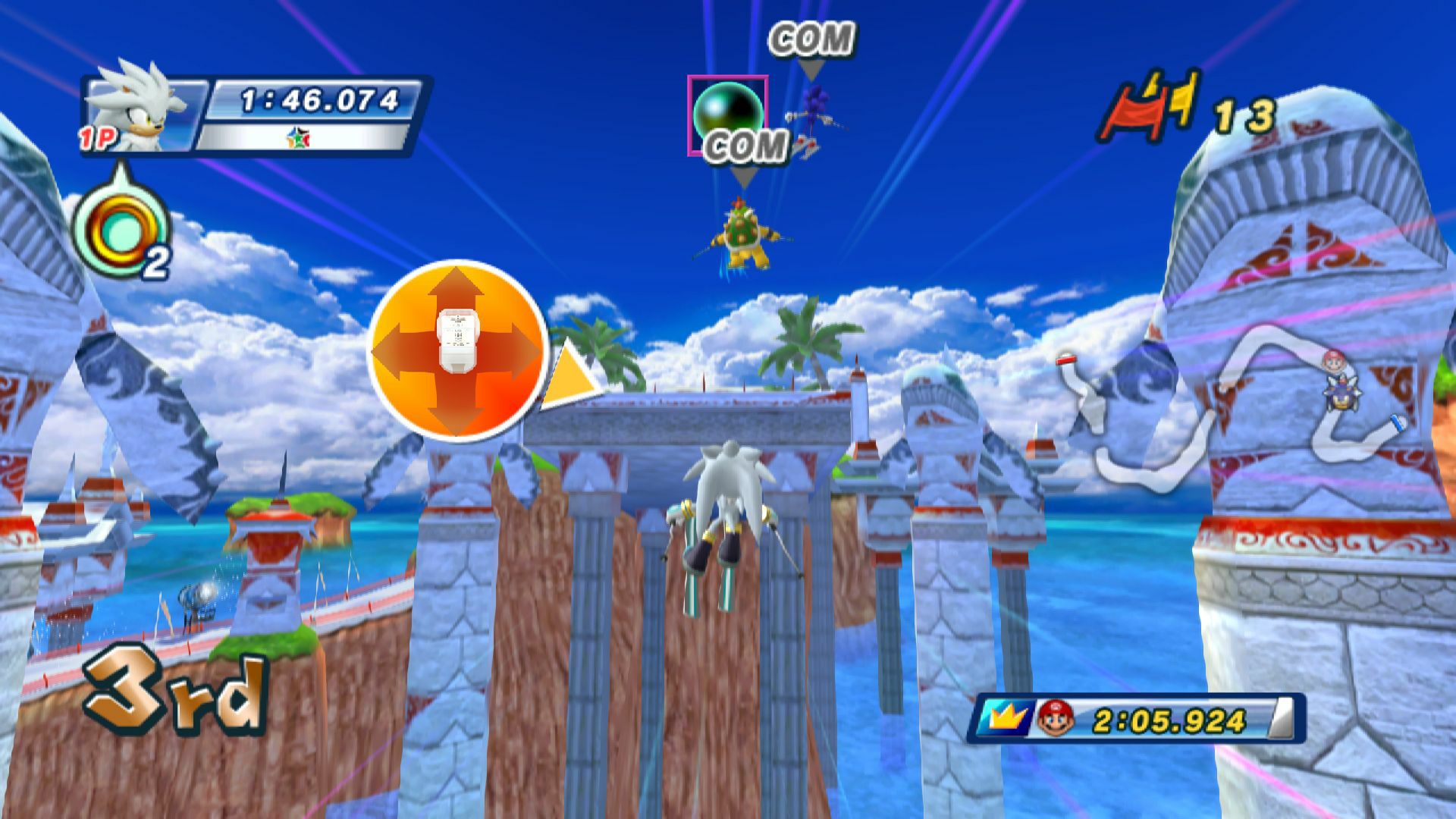Toggle the COM marker above Bowser
The height and width of the screenshot is (819, 1456).
(746, 146)
